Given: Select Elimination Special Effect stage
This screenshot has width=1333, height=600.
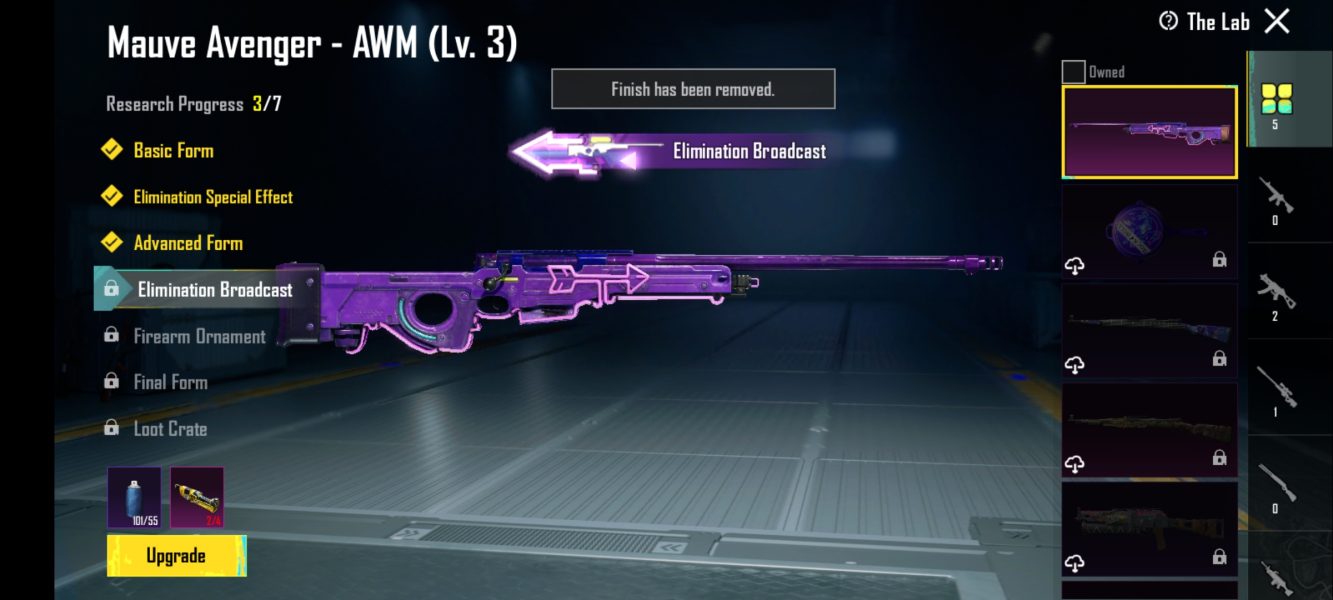Looking at the screenshot, I should point(212,197).
